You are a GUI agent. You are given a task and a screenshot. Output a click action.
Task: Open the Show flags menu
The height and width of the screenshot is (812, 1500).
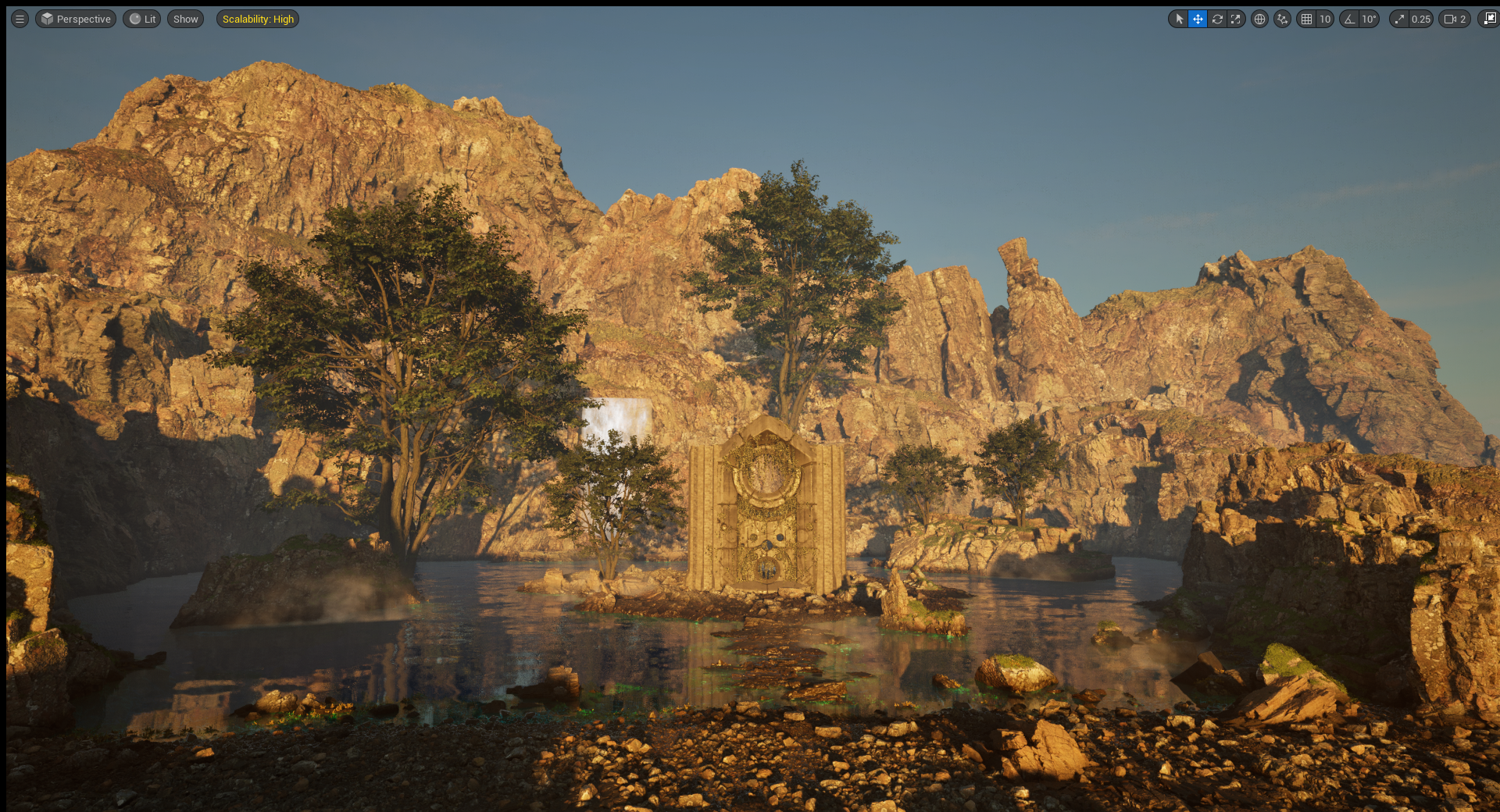(185, 19)
